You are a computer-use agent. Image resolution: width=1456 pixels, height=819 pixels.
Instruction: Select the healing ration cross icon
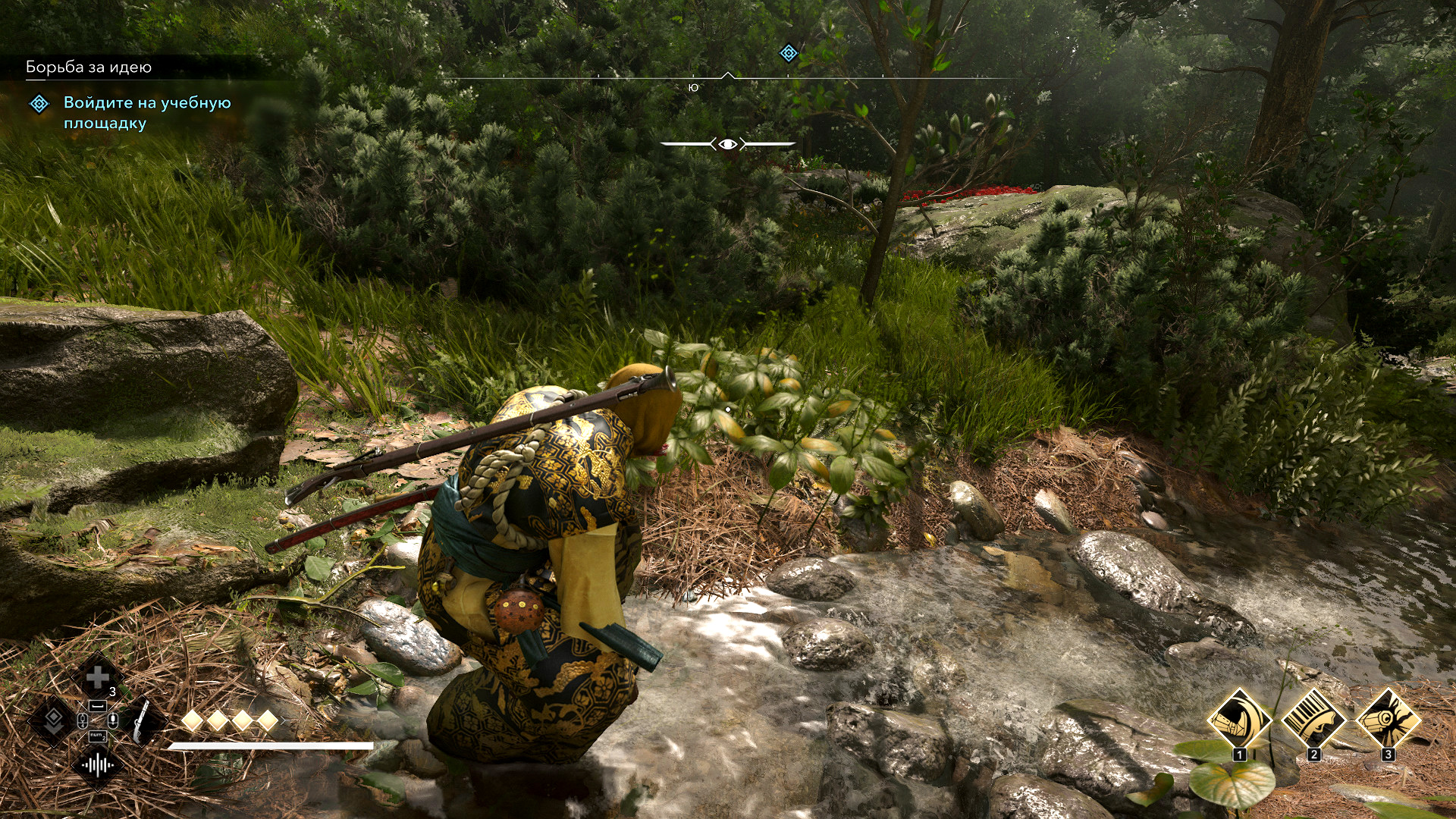click(x=98, y=676)
